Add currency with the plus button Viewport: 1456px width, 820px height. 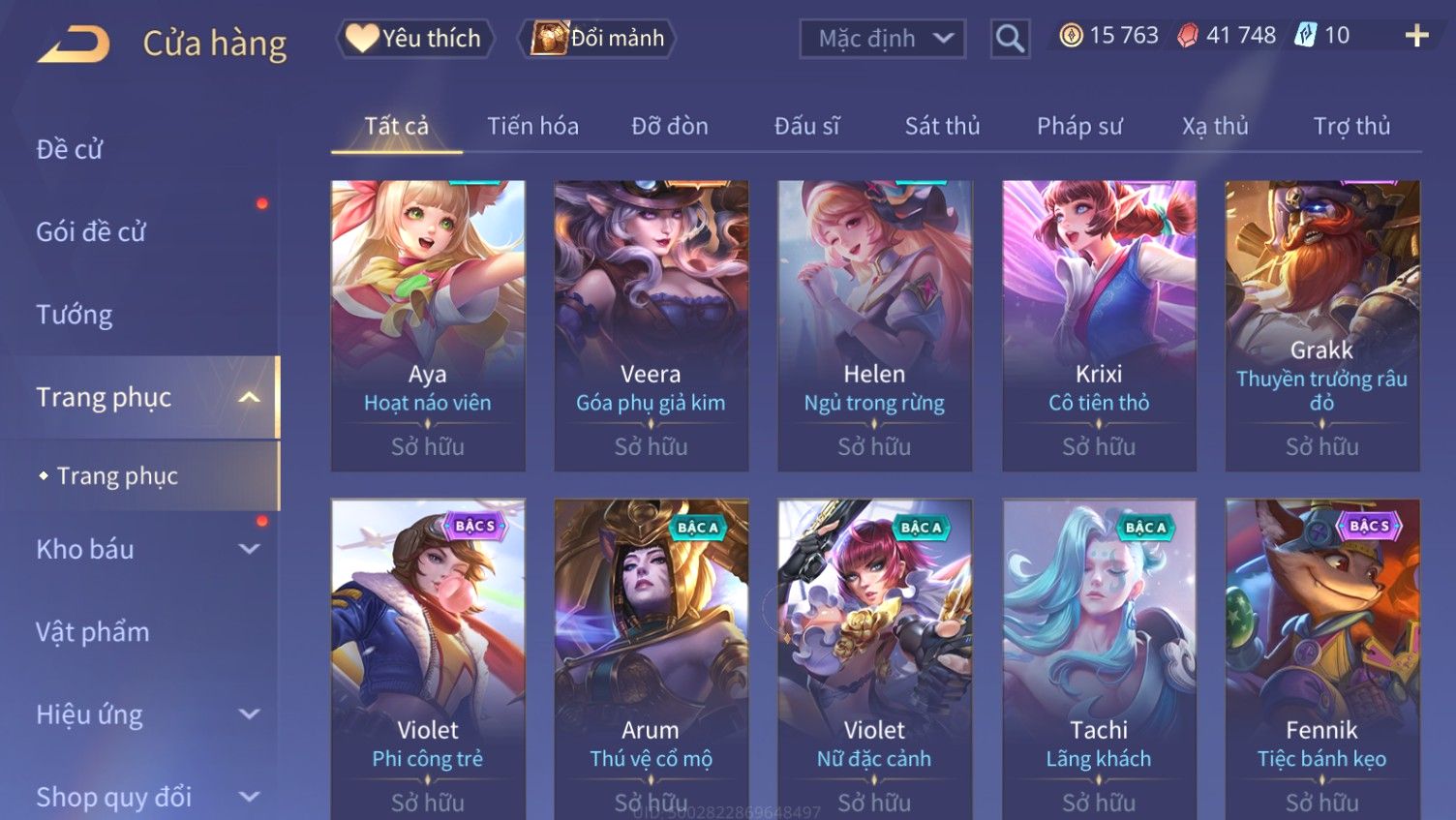1416,36
